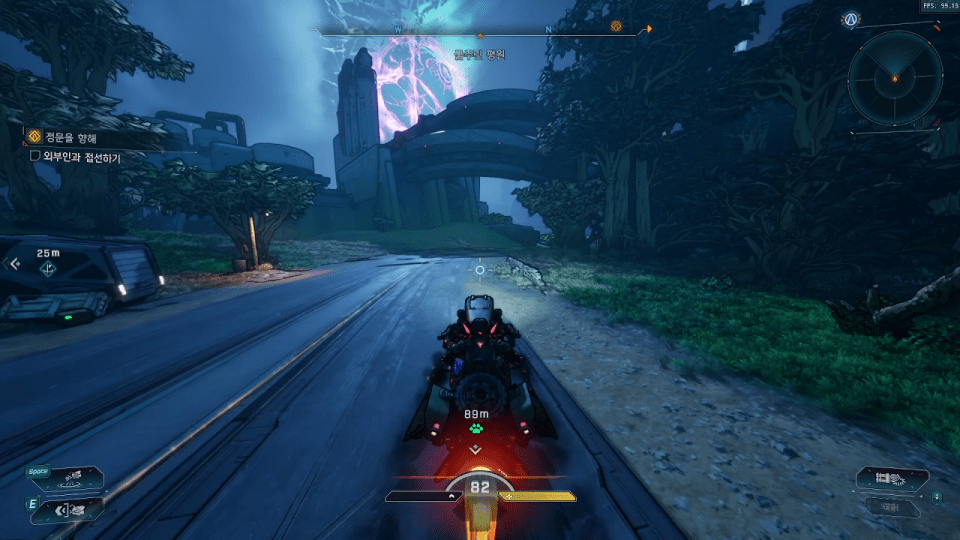Screen dimensions: 960x540
Task: Click the orange objective marker on the compass
Action: tap(616, 27)
